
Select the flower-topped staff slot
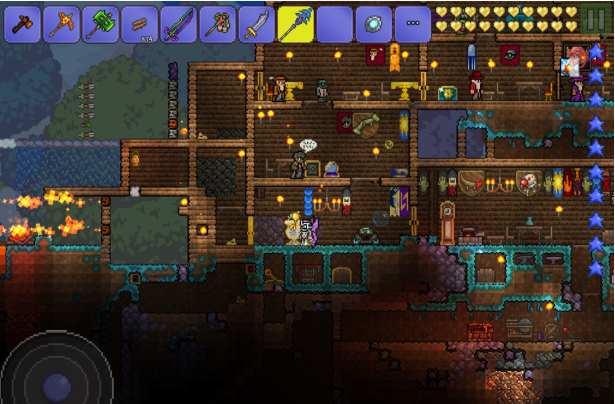pyautogui.click(x=217, y=24)
